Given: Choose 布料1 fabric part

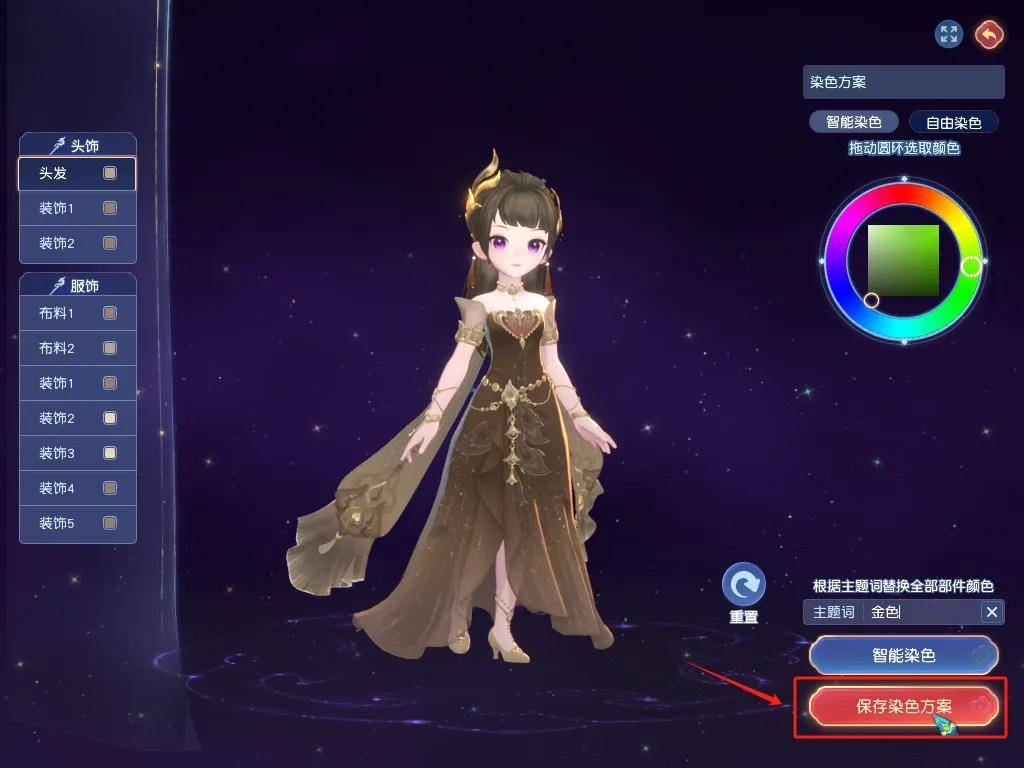Looking at the screenshot, I should (77, 314).
